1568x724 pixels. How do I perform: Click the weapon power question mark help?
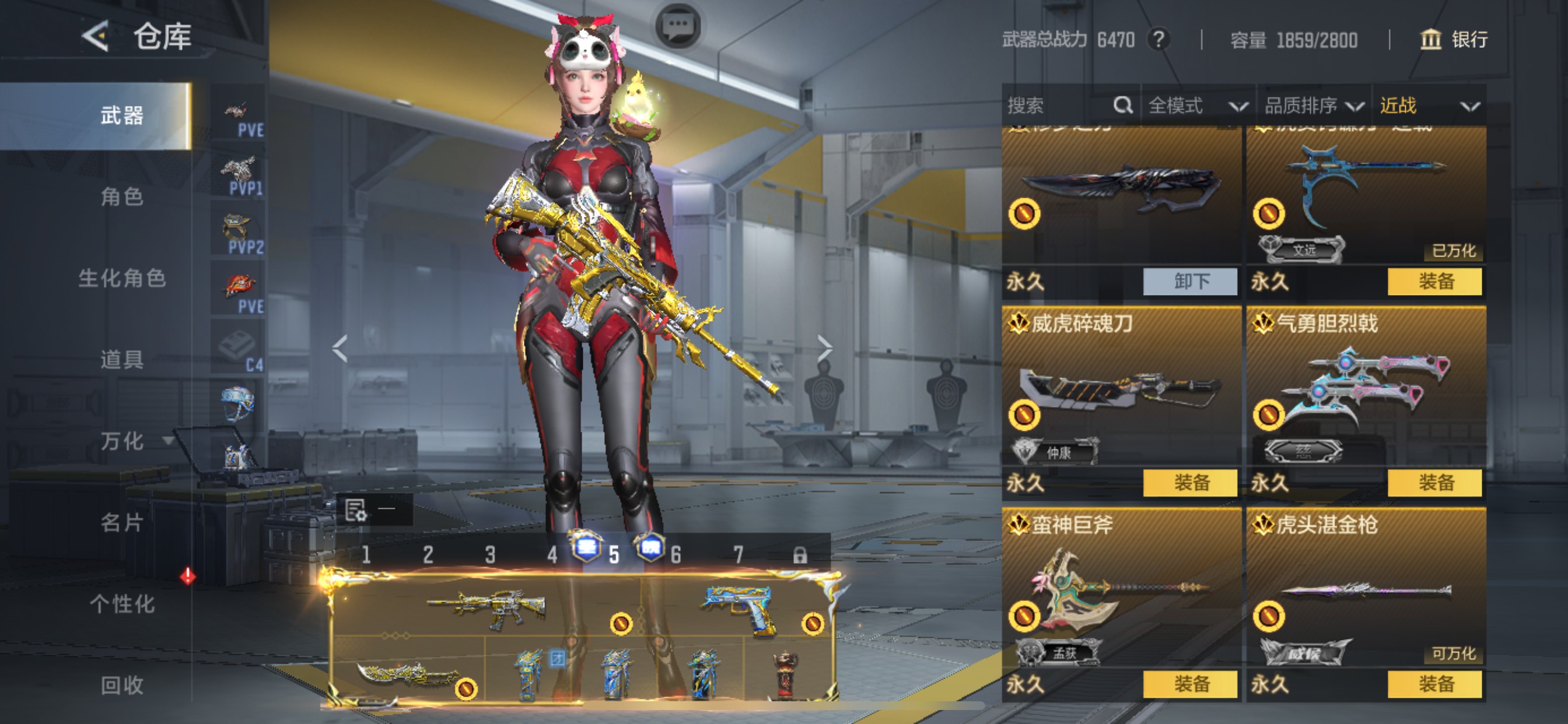pyautogui.click(x=1159, y=40)
